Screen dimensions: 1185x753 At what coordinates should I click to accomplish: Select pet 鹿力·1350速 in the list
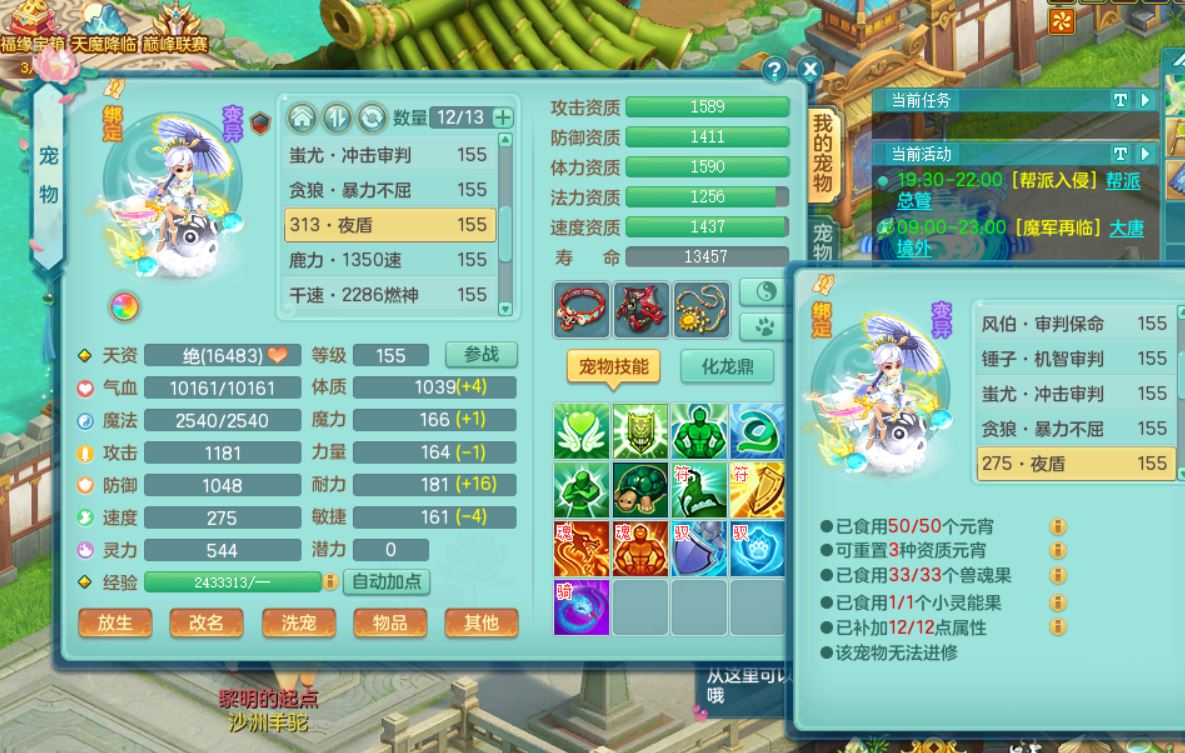(389, 260)
